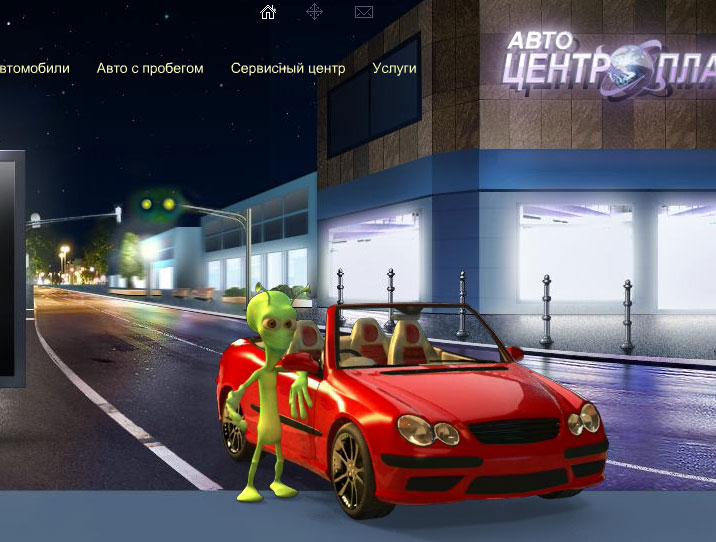Click the sitemap cross-arrows icon
This screenshot has height=542, width=716.
315,12
